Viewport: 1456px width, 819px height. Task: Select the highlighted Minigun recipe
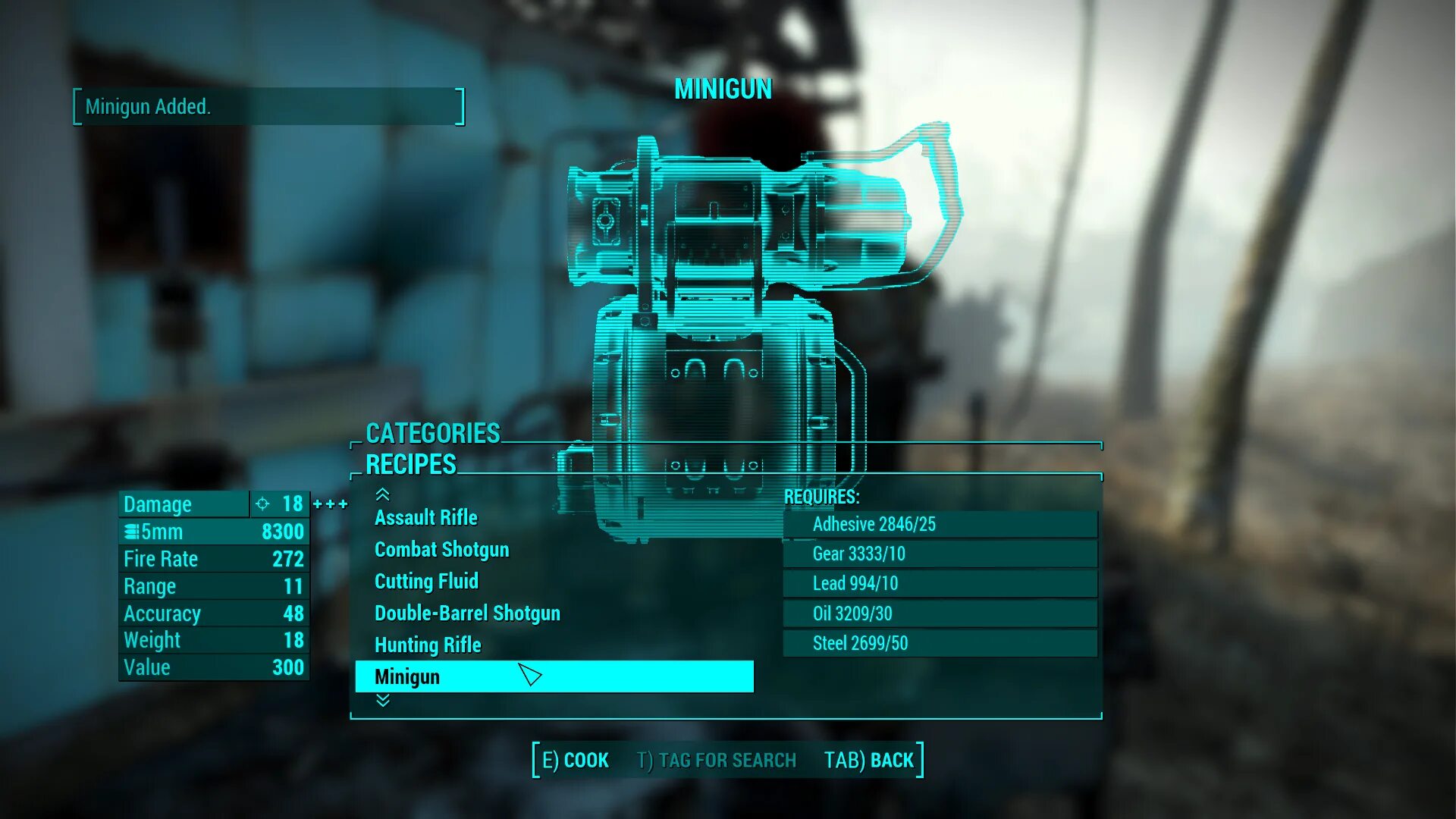coord(554,676)
